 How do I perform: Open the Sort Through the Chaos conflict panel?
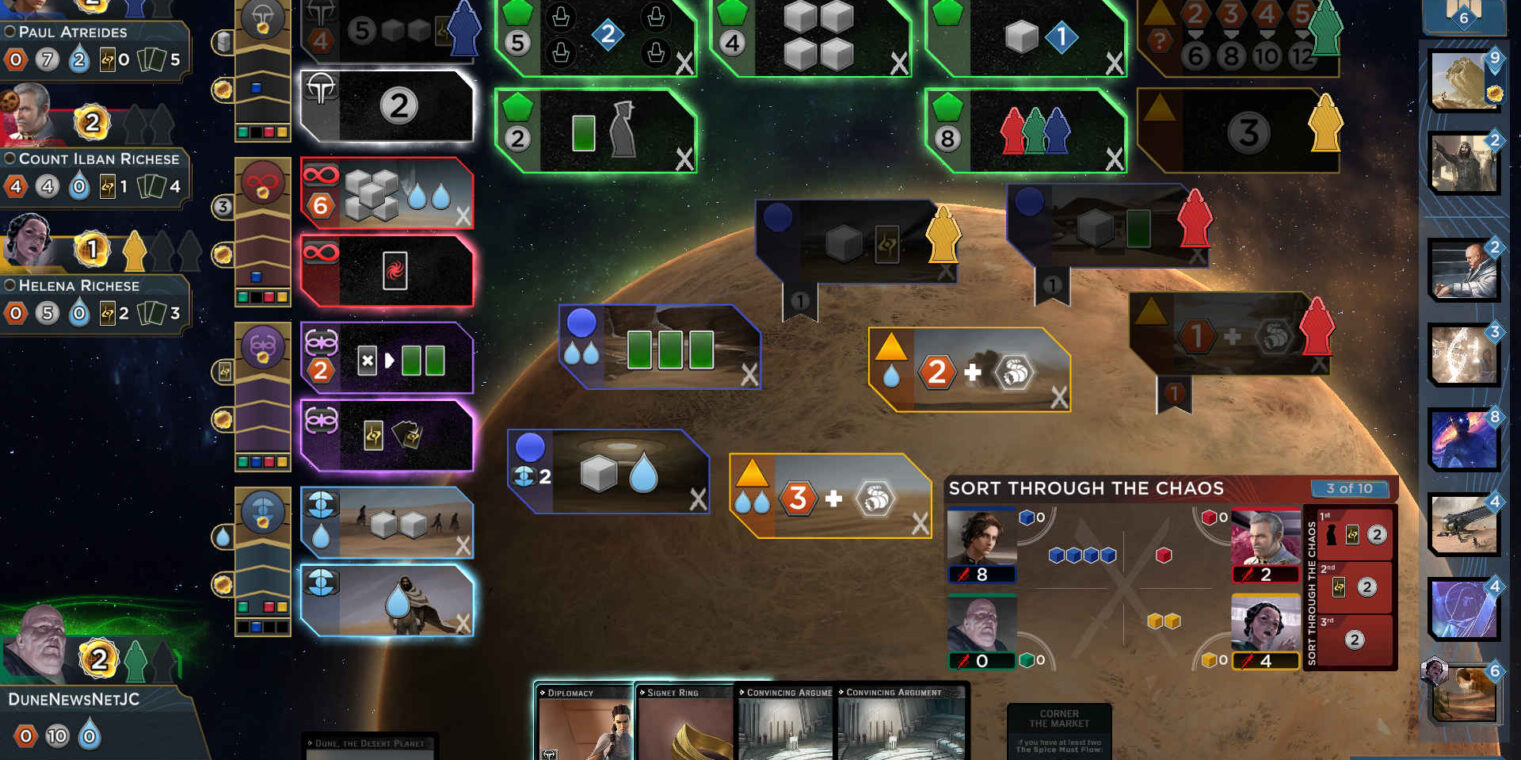coord(1086,488)
